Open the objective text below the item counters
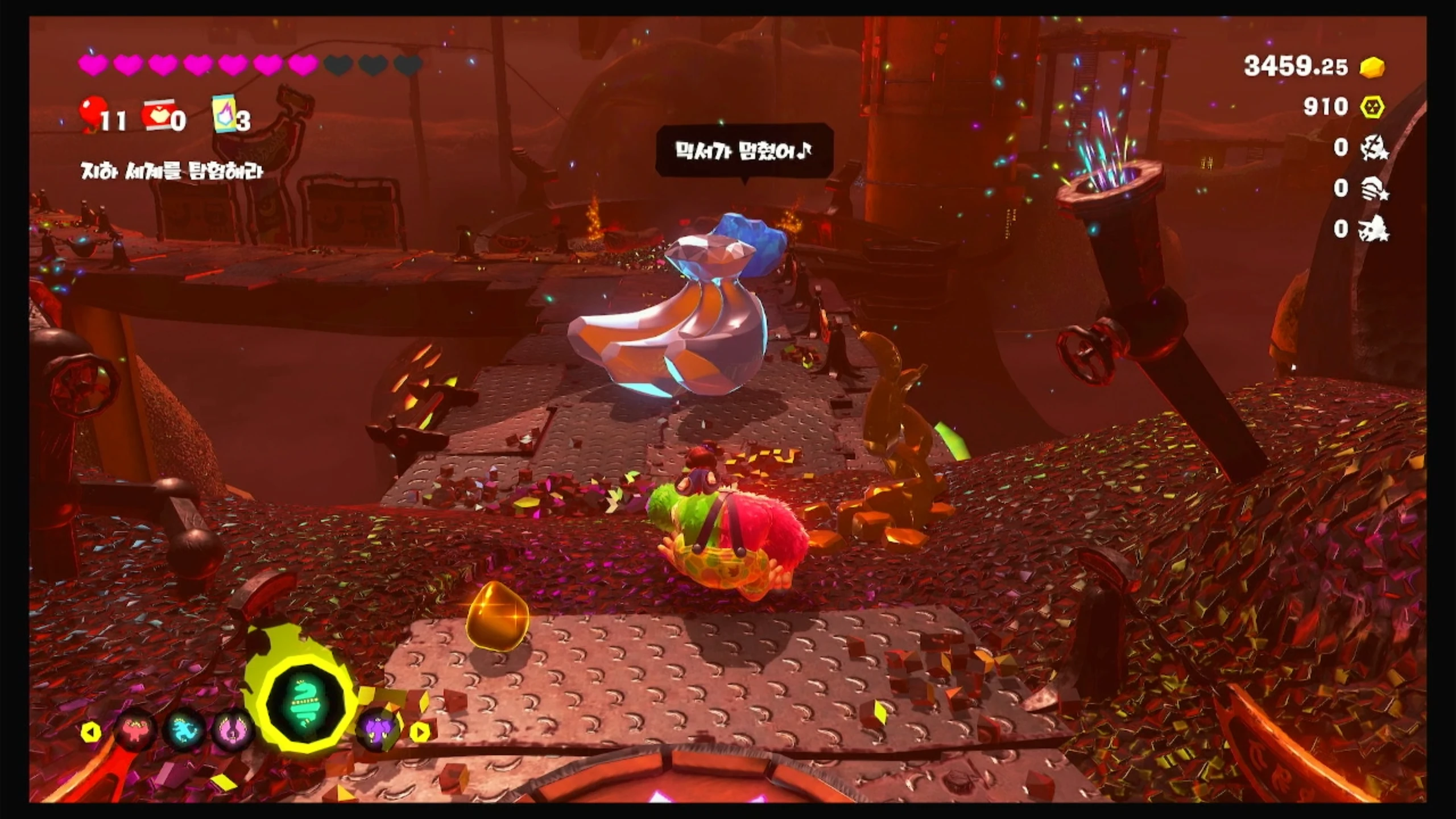 [172, 171]
